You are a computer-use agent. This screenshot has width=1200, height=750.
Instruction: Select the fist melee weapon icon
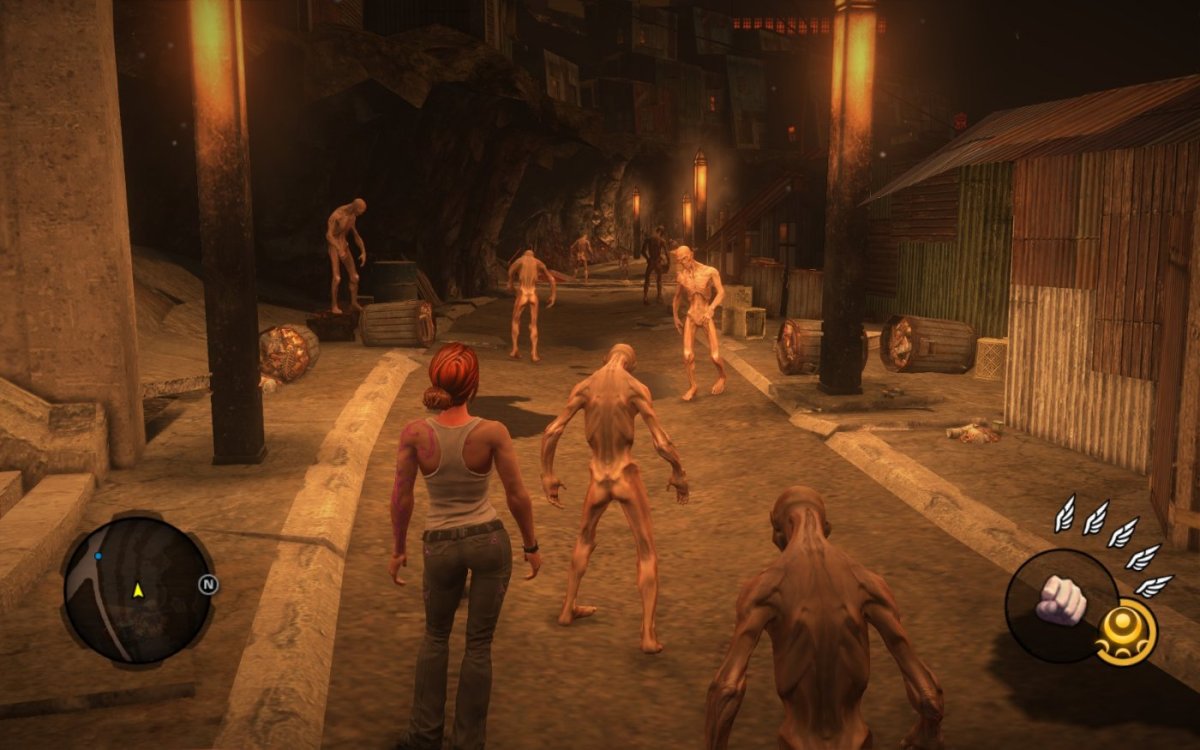point(1061,599)
